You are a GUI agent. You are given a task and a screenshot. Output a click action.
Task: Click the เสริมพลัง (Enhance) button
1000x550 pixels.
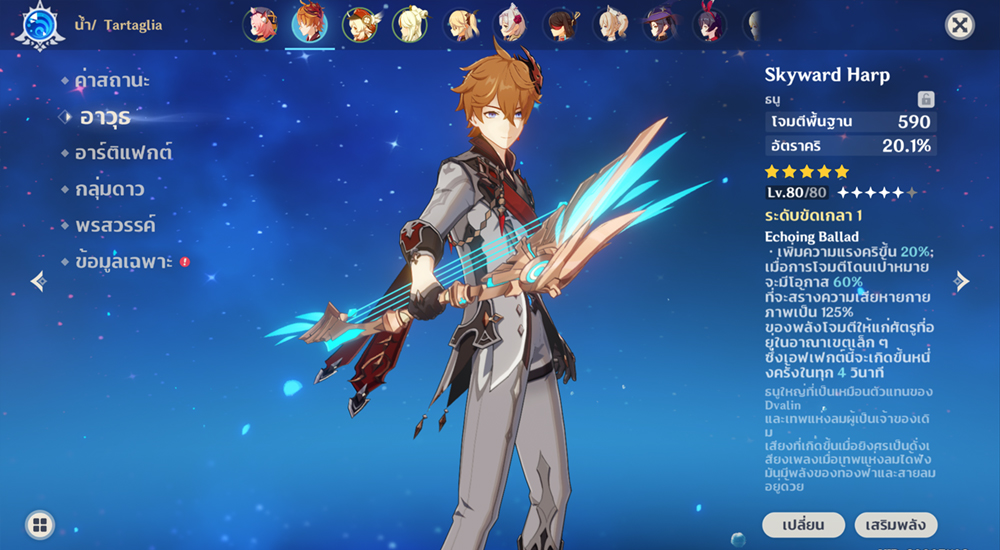[896, 525]
